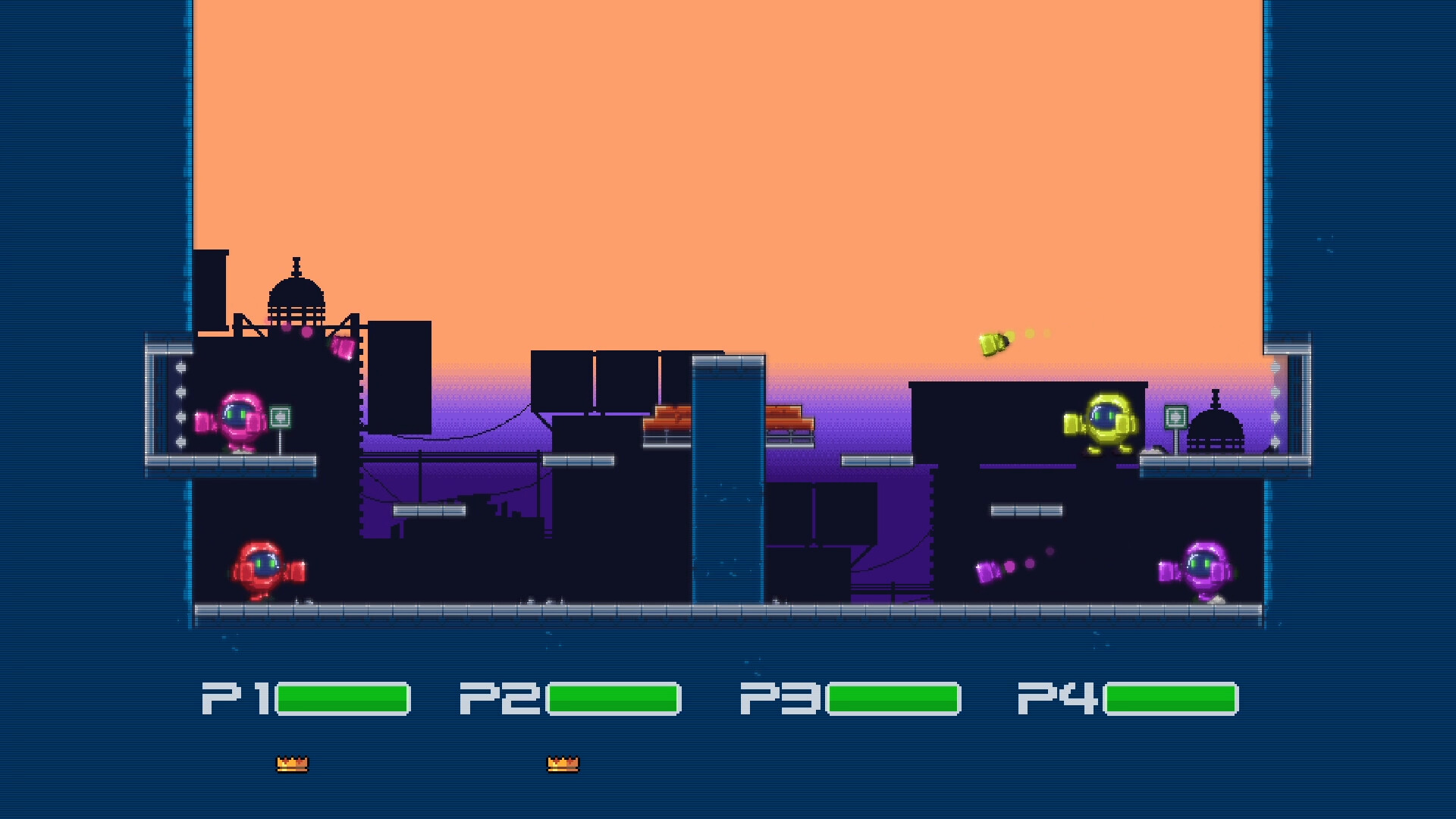Click the bottom diamond indicator on the left panel
This screenshot has height=819, width=1456.
[x=180, y=442]
